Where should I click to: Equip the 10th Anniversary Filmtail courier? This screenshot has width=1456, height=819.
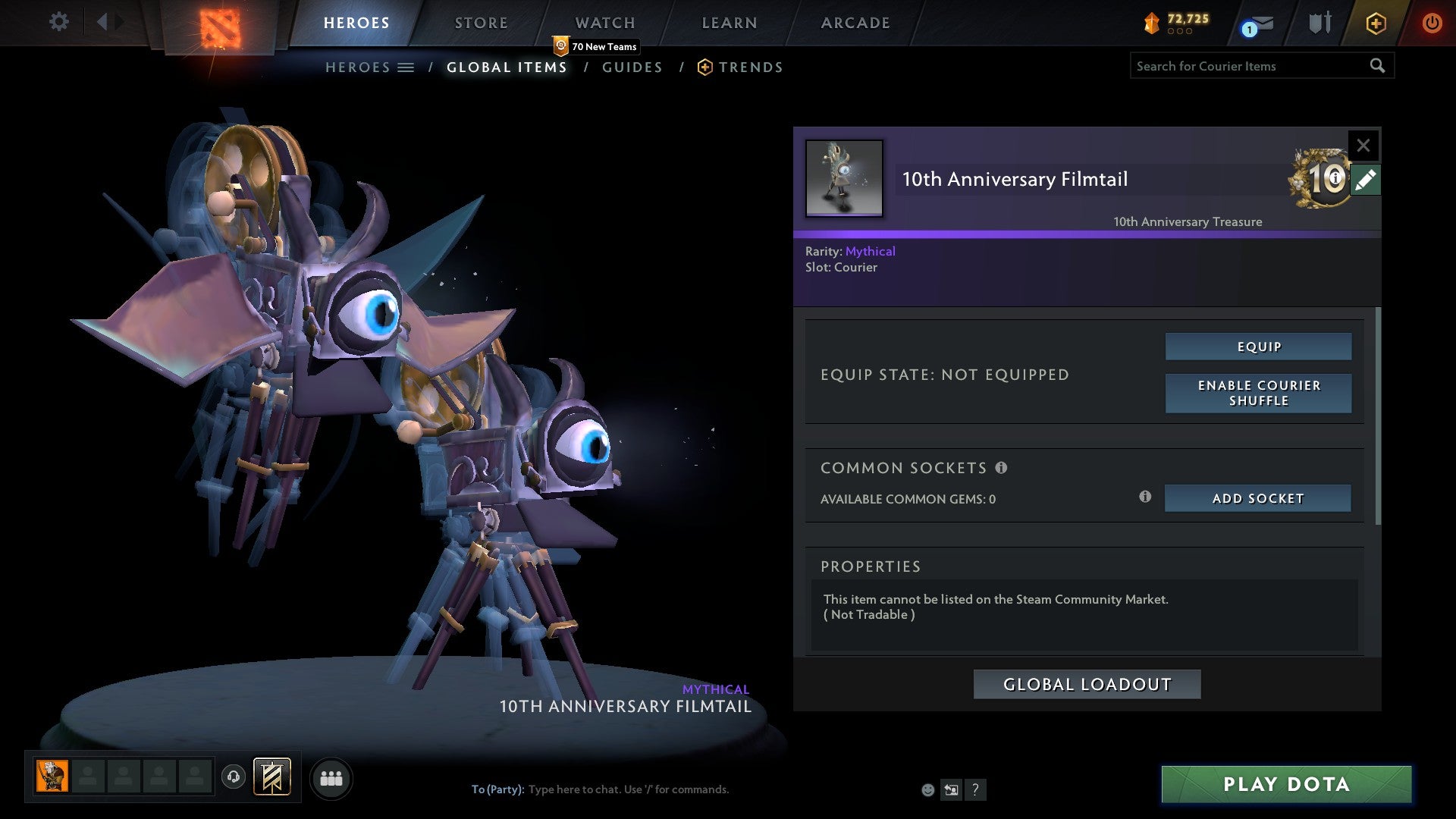(x=1258, y=346)
